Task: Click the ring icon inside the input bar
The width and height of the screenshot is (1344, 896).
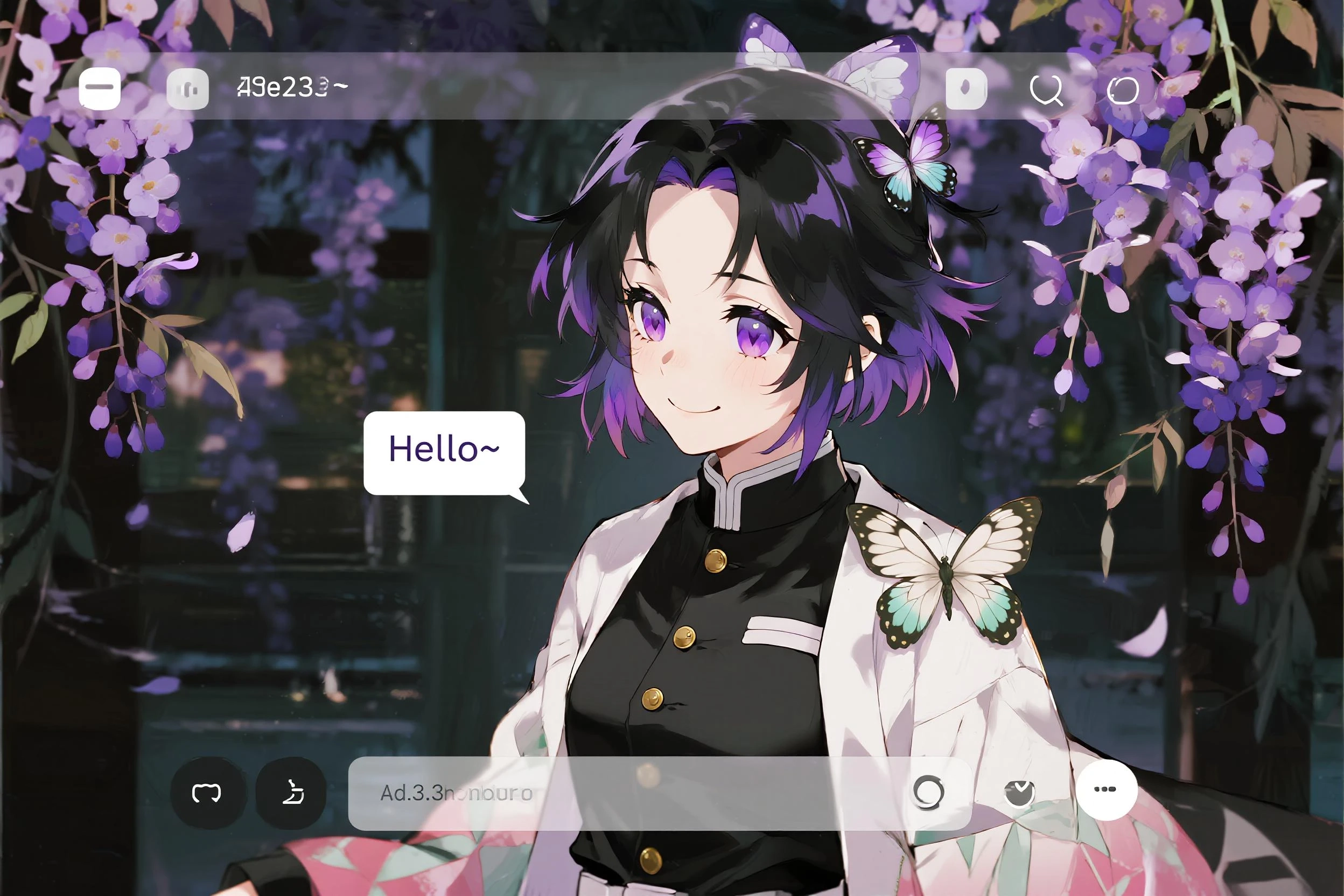Action: (x=928, y=792)
